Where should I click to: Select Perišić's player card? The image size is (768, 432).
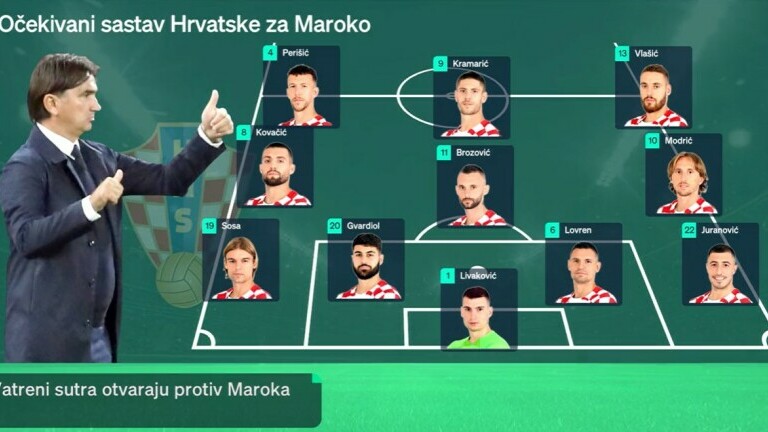[301, 87]
